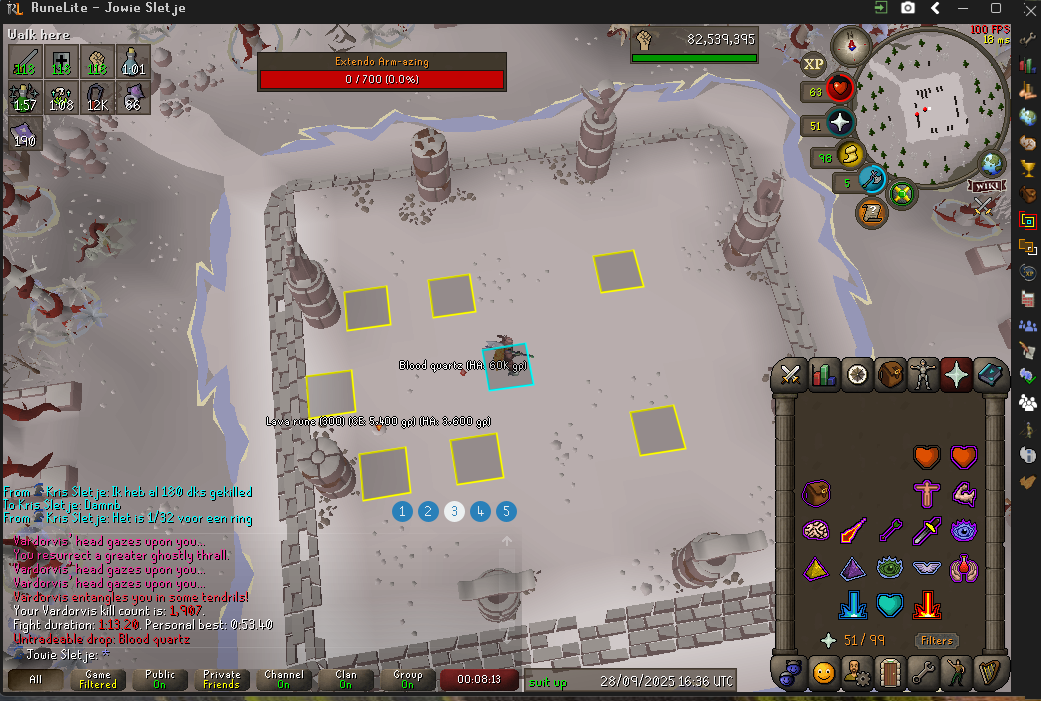Open the Logout door tab
Screen dimensions: 1041x701
click(x=890, y=673)
